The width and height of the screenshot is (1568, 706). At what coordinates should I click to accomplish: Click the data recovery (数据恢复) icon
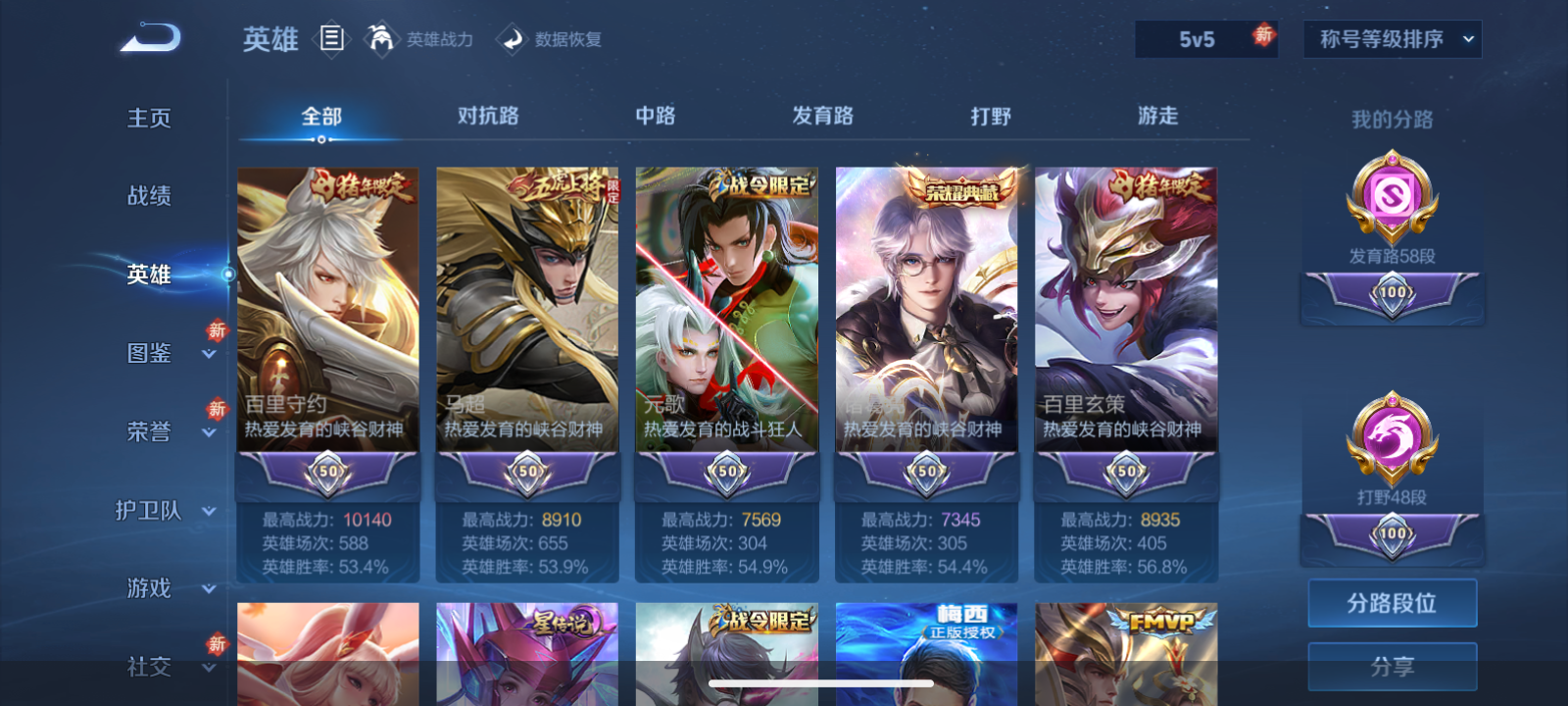pyautogui.click(x=514, y=39)
